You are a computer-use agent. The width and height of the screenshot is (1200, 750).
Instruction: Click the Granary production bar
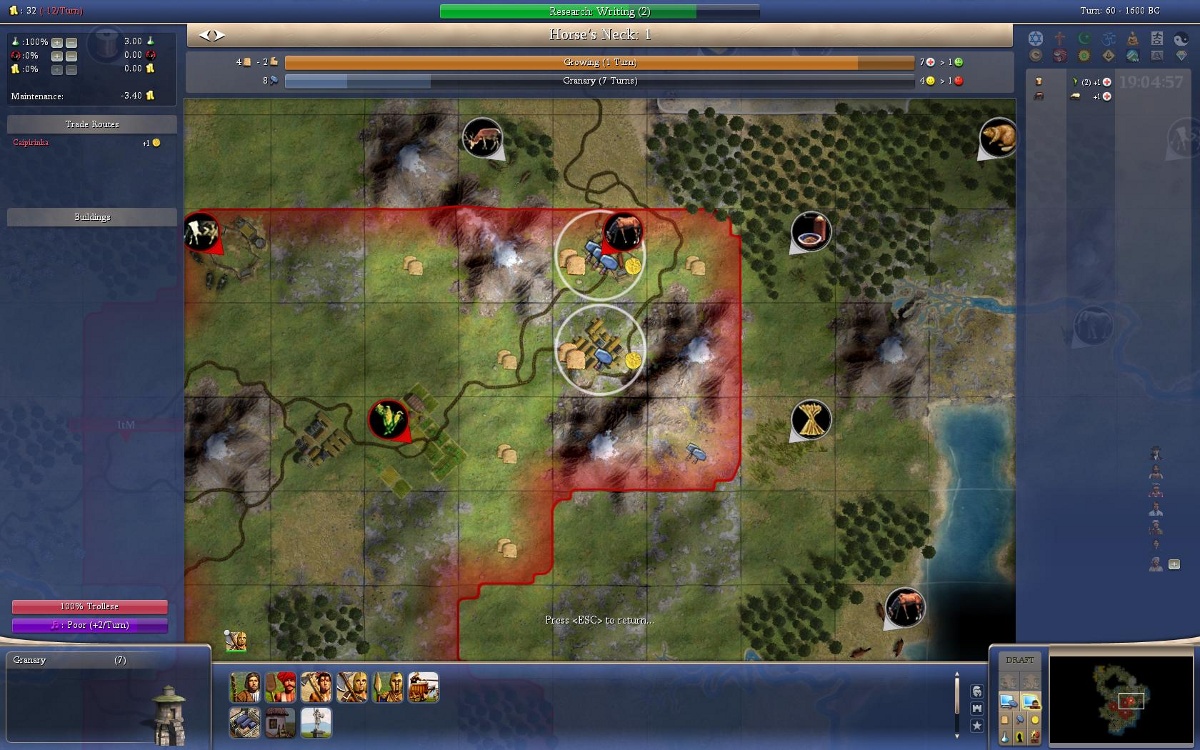pyautogui.click(x=599, y=81)
